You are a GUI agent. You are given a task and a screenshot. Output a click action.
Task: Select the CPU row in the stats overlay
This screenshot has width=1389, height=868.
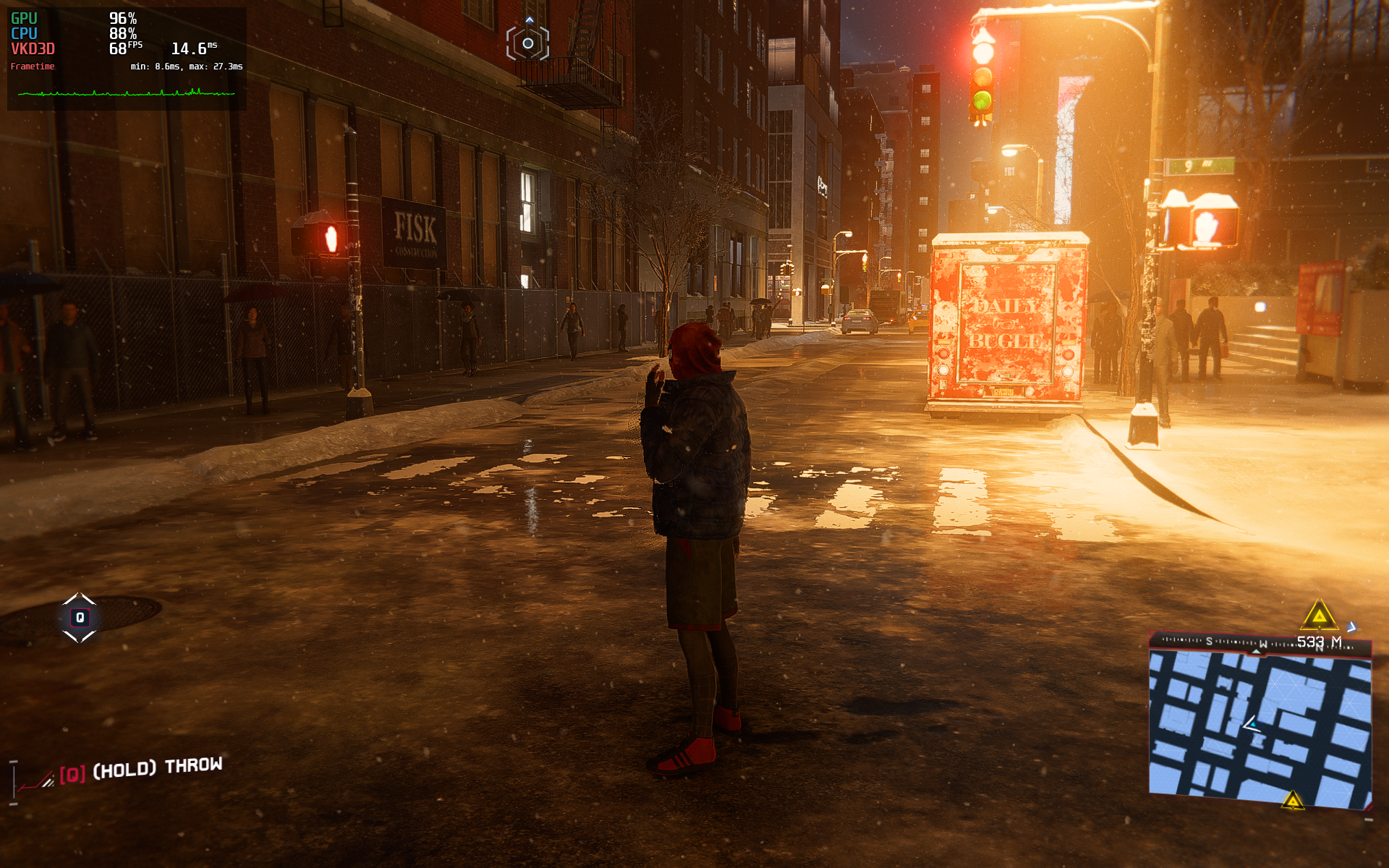pos(72,32)
